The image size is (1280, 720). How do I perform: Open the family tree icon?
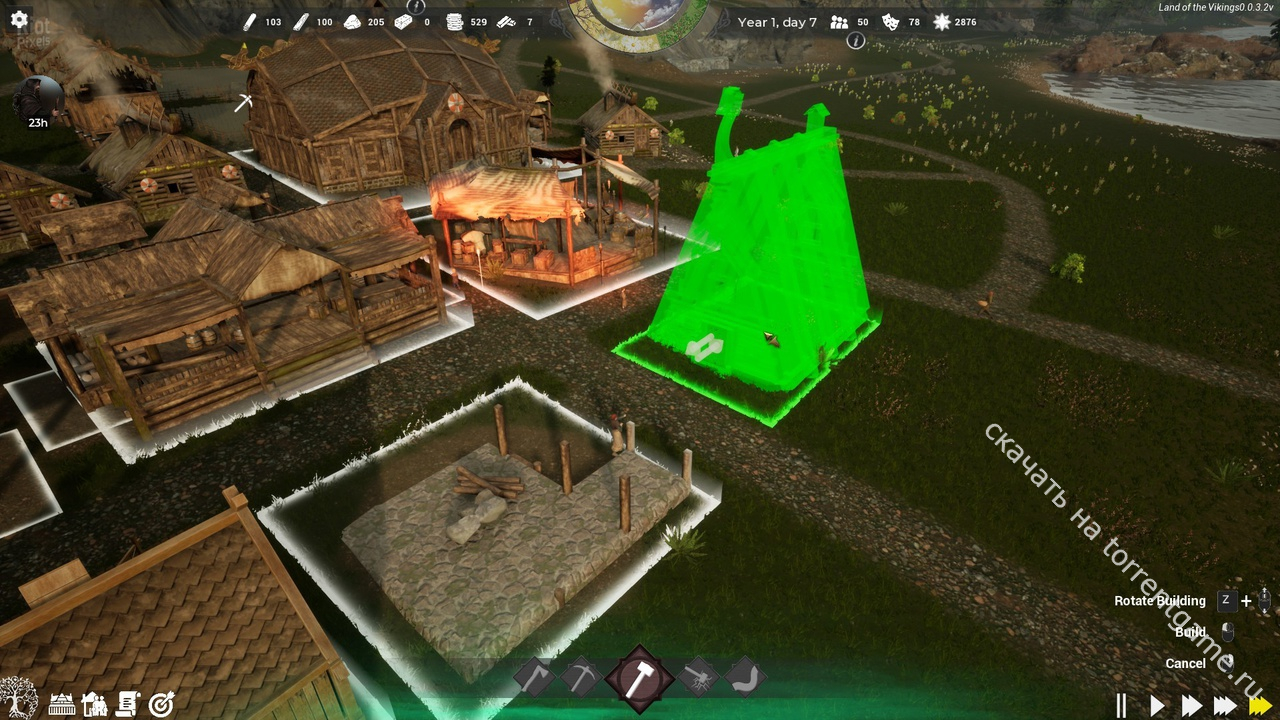click(18, 698)
